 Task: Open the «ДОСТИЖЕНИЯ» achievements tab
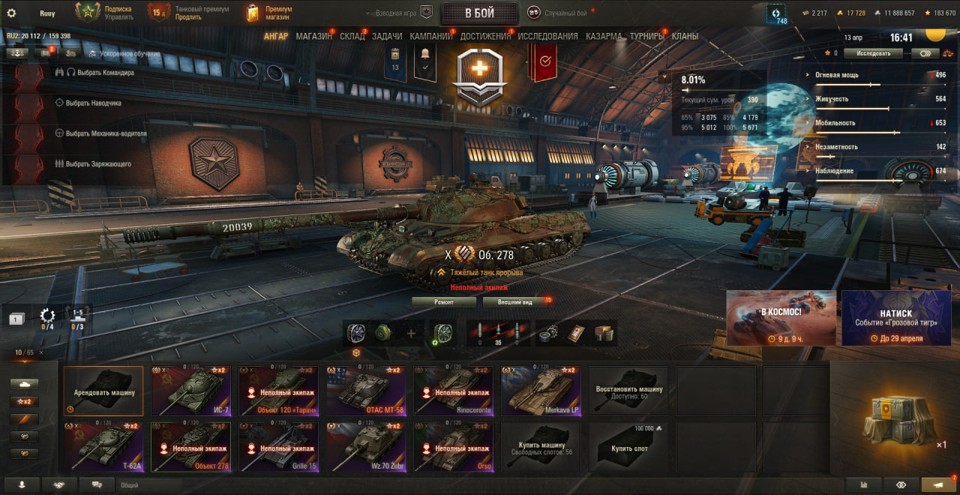[x=486, y=36]
